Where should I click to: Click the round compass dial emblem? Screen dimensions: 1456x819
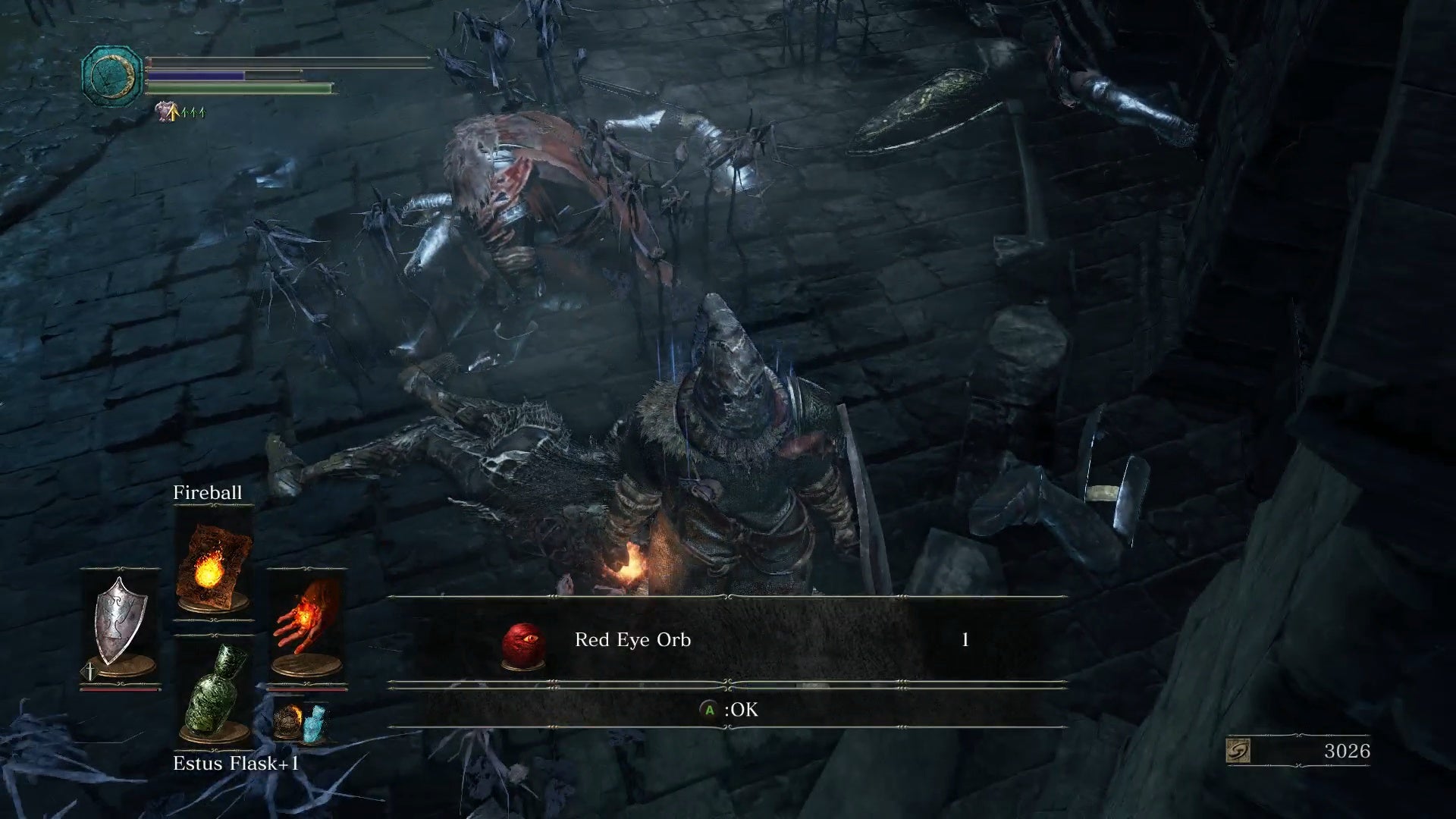point(111,74)
